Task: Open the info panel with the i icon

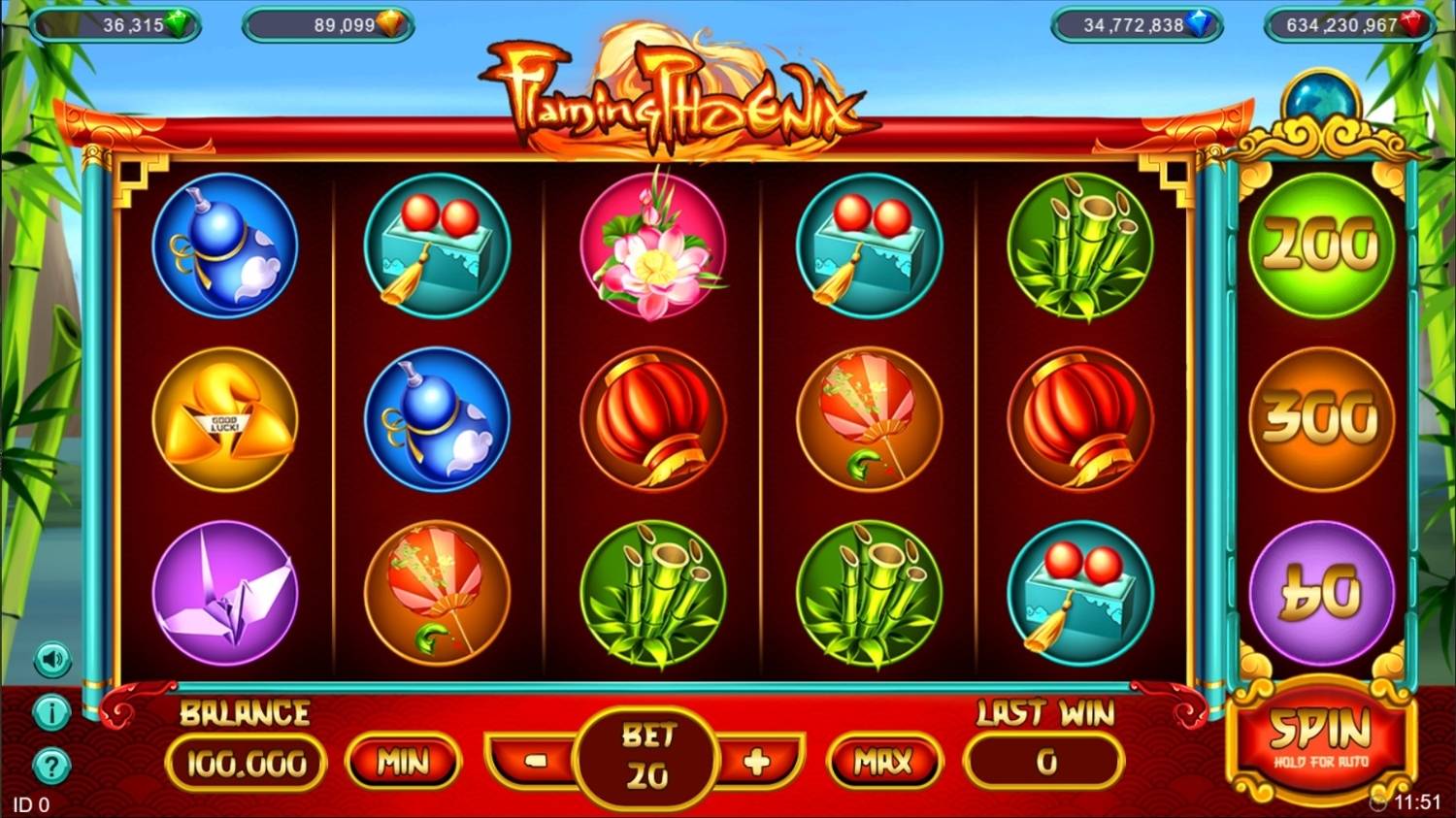Action: point(51,713)
